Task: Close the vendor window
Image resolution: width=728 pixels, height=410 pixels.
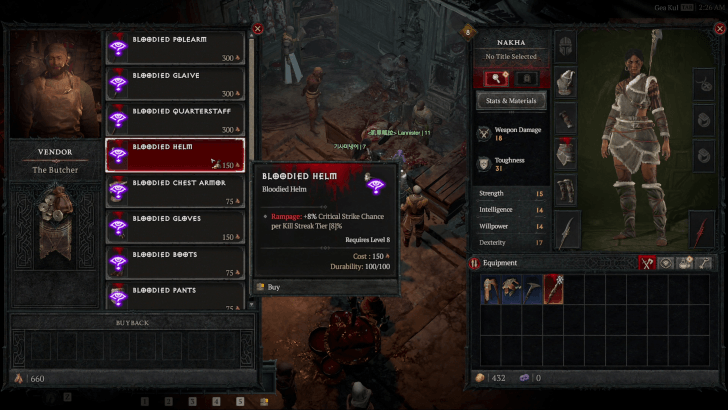Action: pyautogui.click(x=257, y=29)
